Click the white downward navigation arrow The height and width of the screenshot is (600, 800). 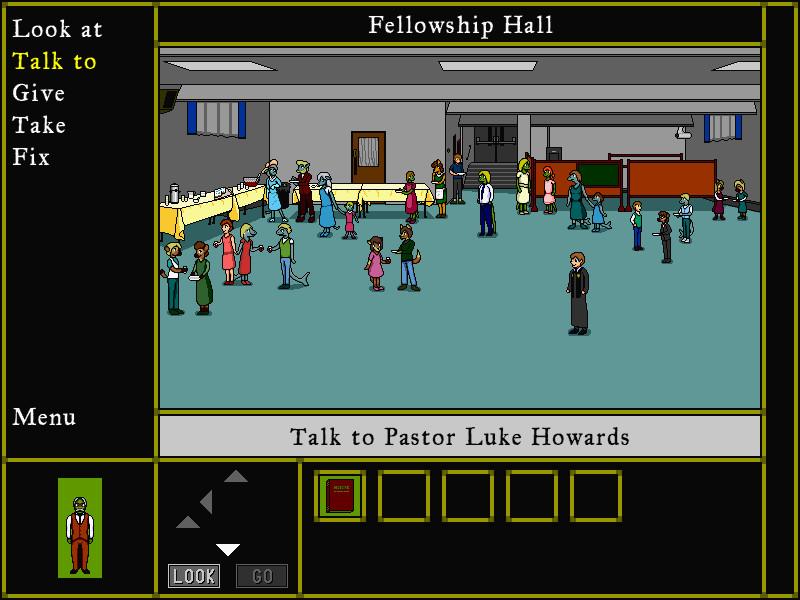(228, 549)
